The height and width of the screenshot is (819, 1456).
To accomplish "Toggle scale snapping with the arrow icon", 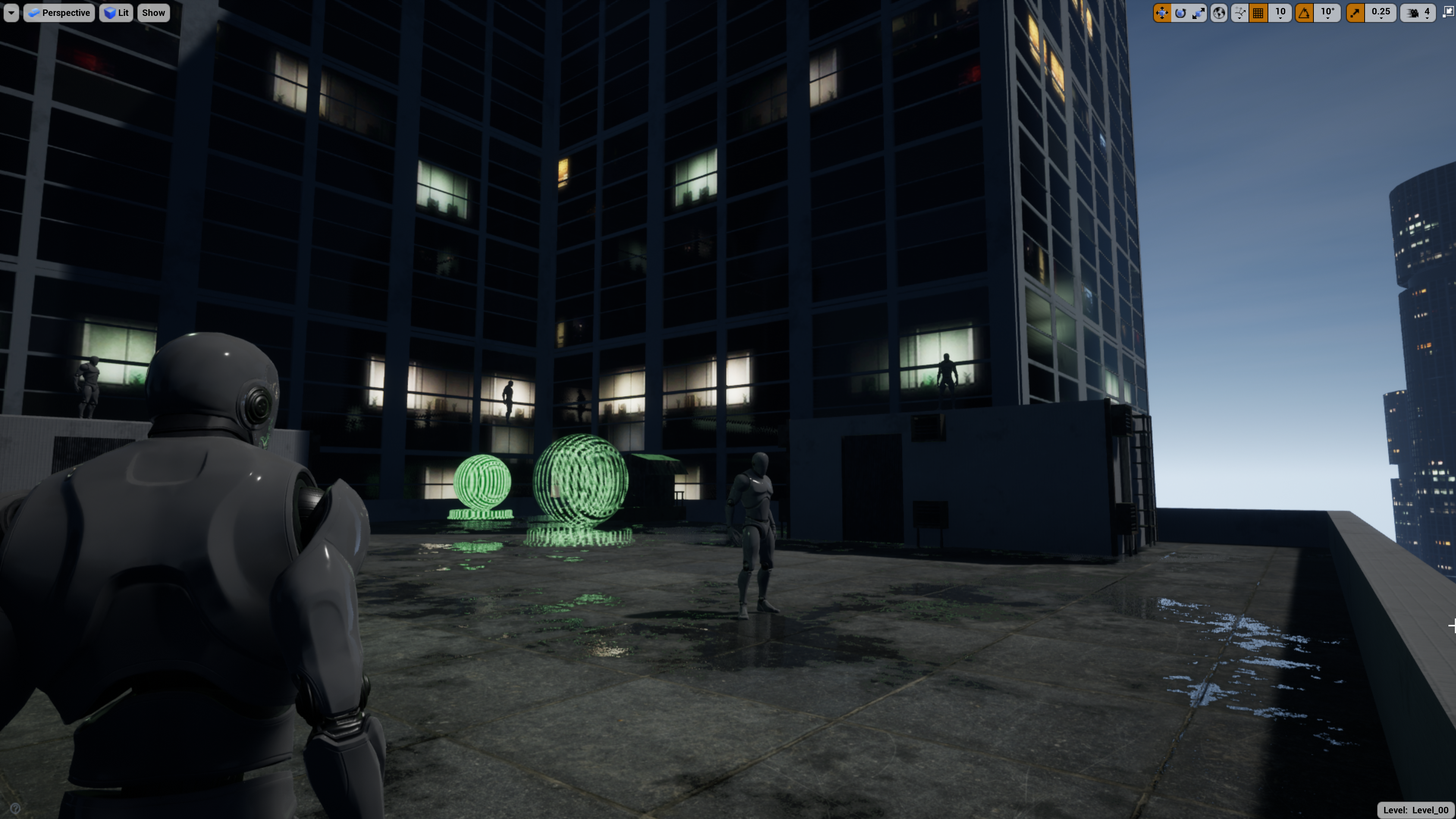I will click(1356, 13).
